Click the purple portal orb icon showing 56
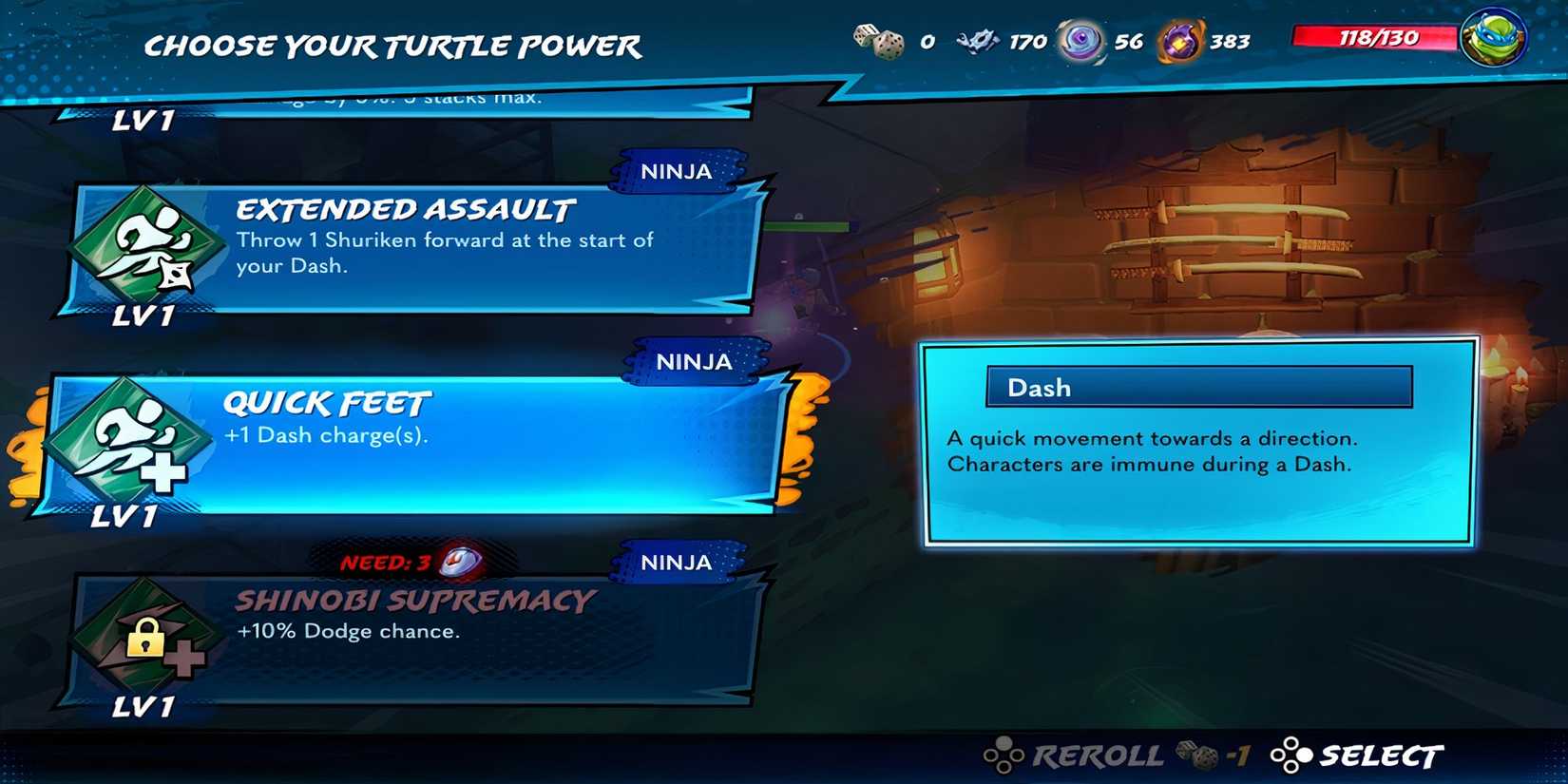 1080,40
